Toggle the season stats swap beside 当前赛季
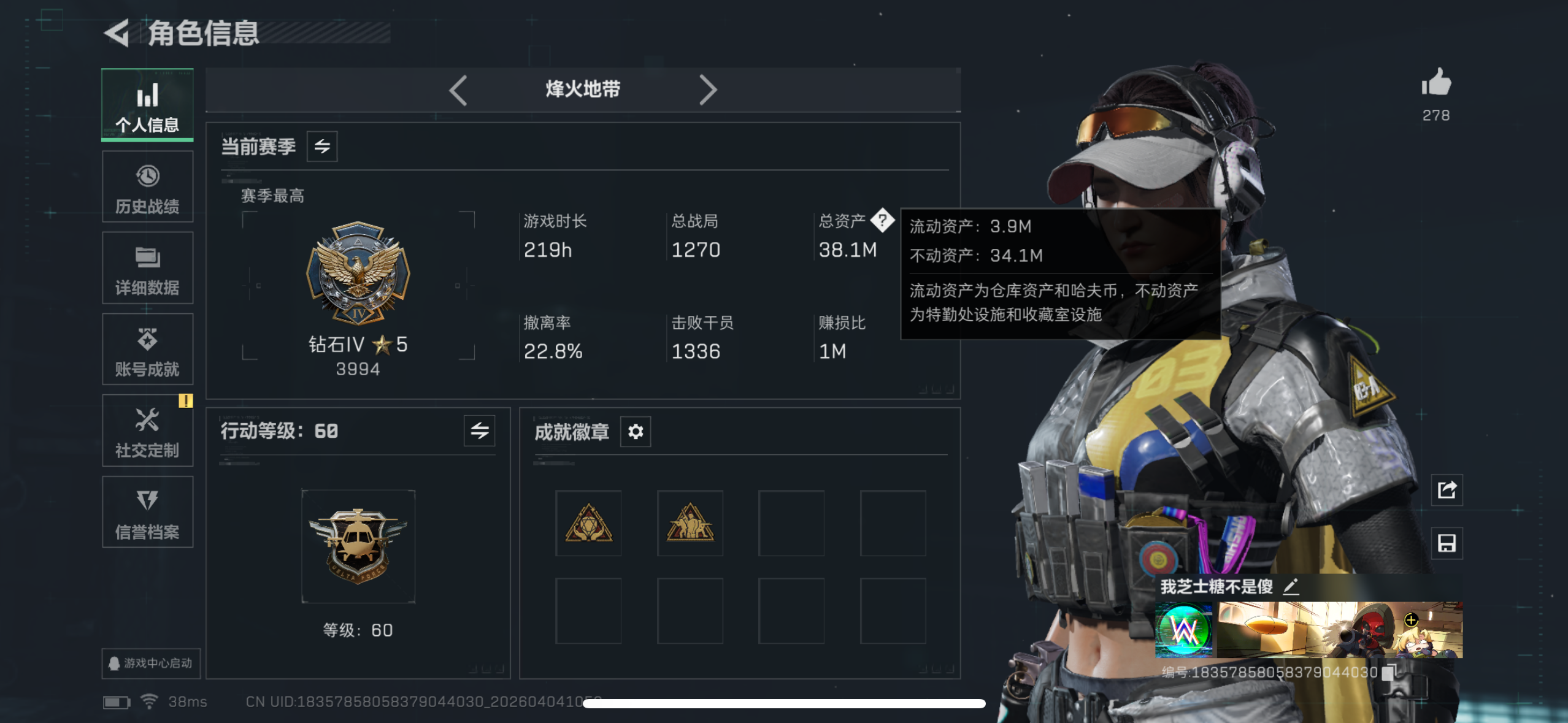1568x723 pixels. pyautogui.click(x=323, y=146)
